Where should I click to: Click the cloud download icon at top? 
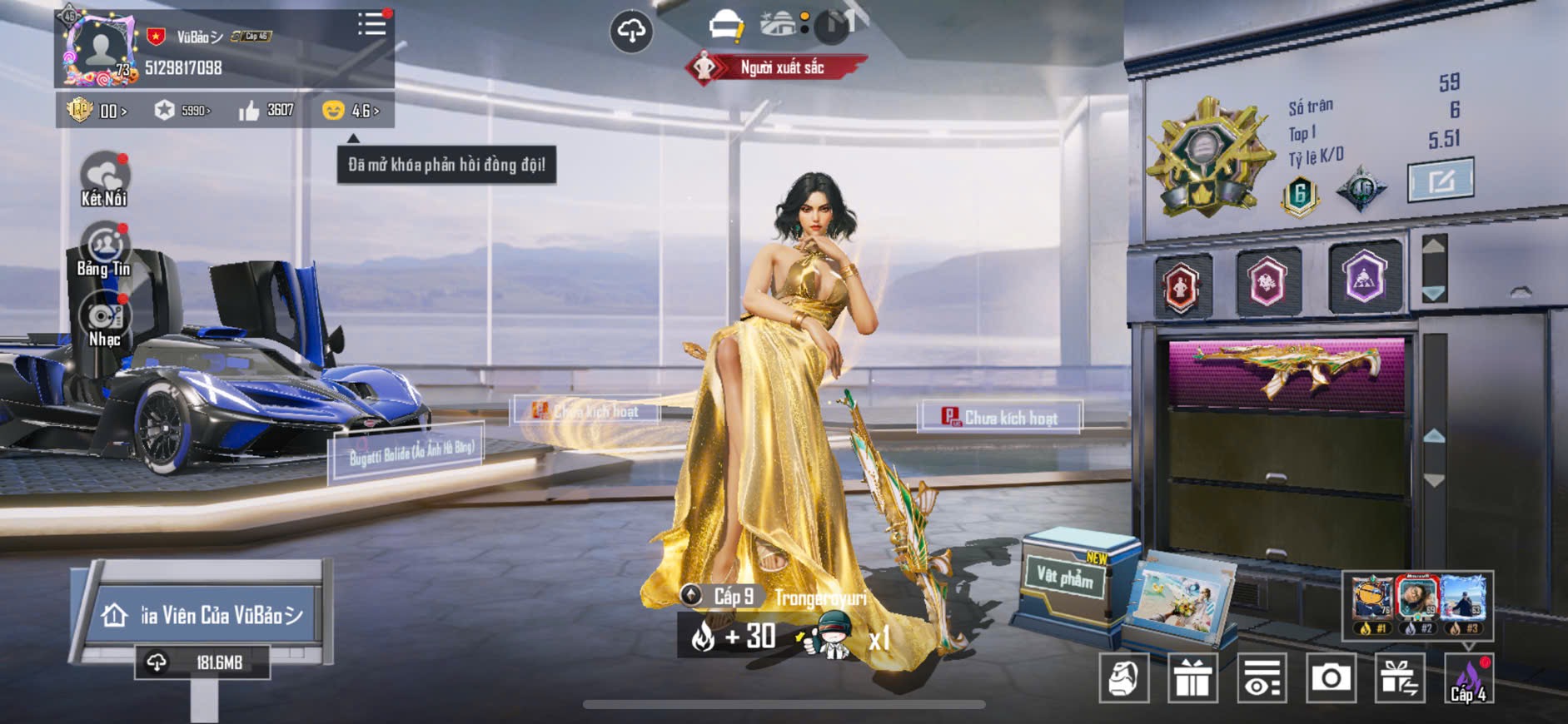point(631,32)
